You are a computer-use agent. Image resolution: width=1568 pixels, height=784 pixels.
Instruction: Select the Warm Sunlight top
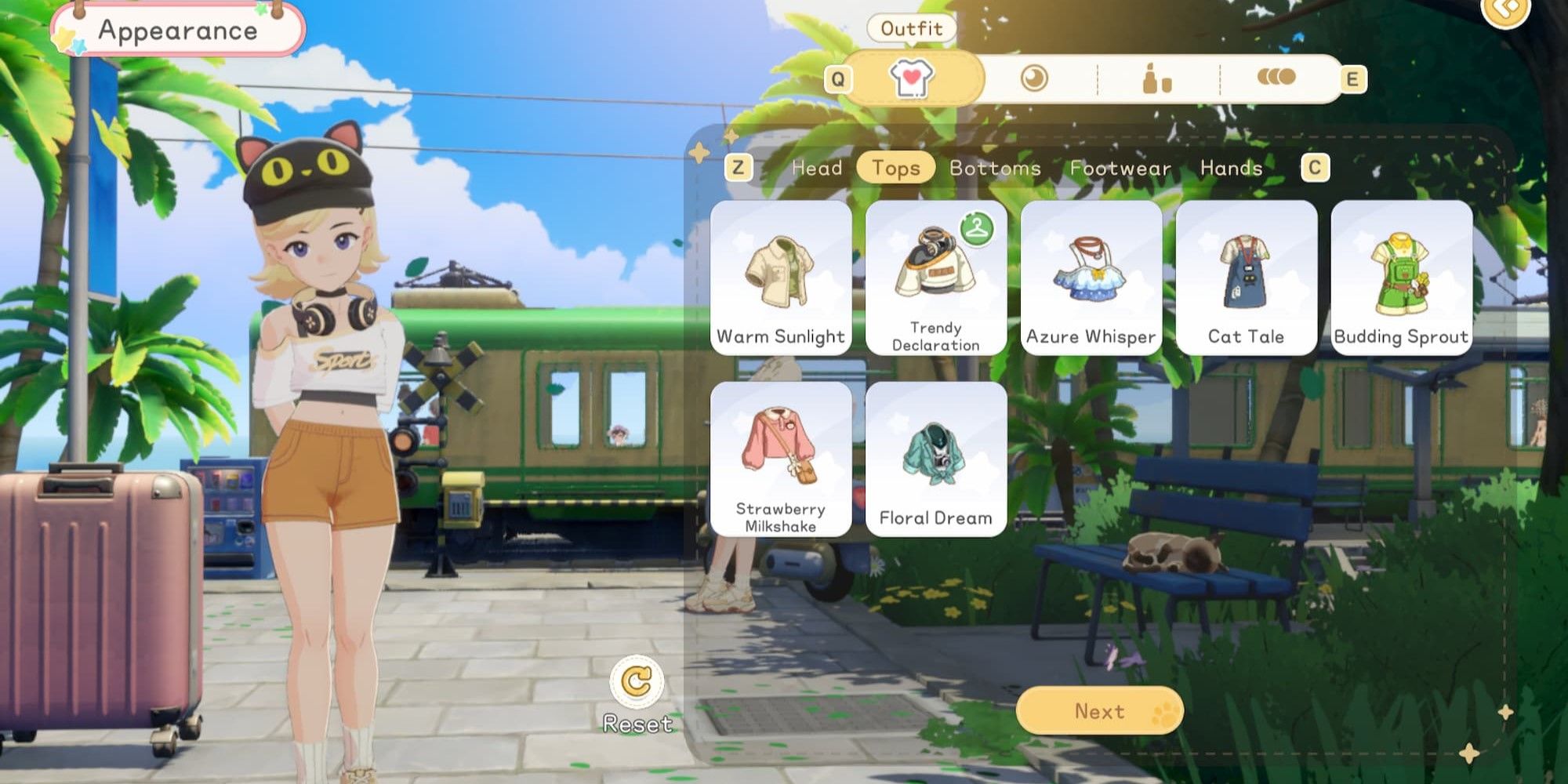(x=780, y=278)
